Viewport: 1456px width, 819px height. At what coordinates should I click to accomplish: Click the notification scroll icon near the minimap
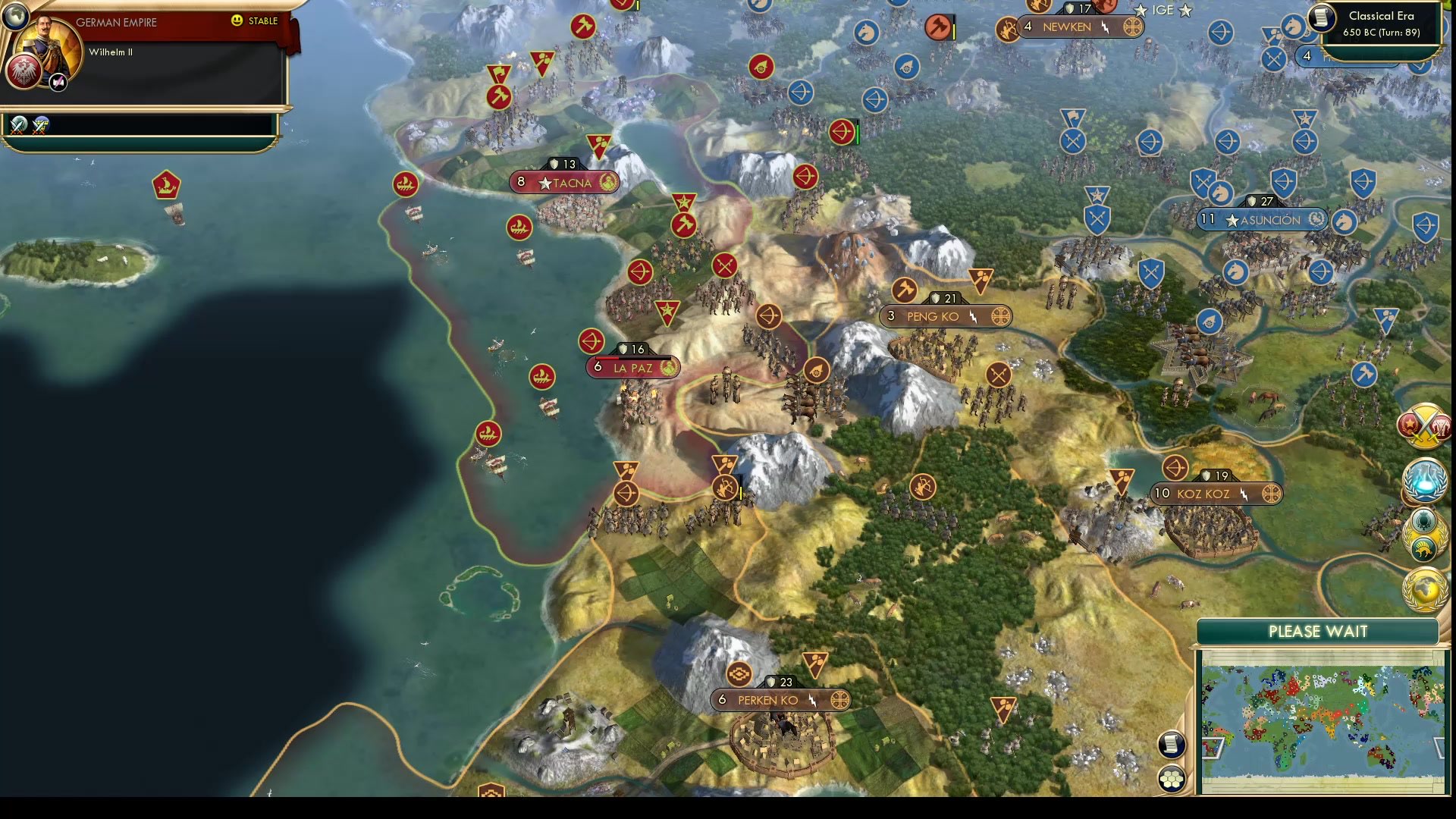pyautogui.click(x=1172, y=745)
